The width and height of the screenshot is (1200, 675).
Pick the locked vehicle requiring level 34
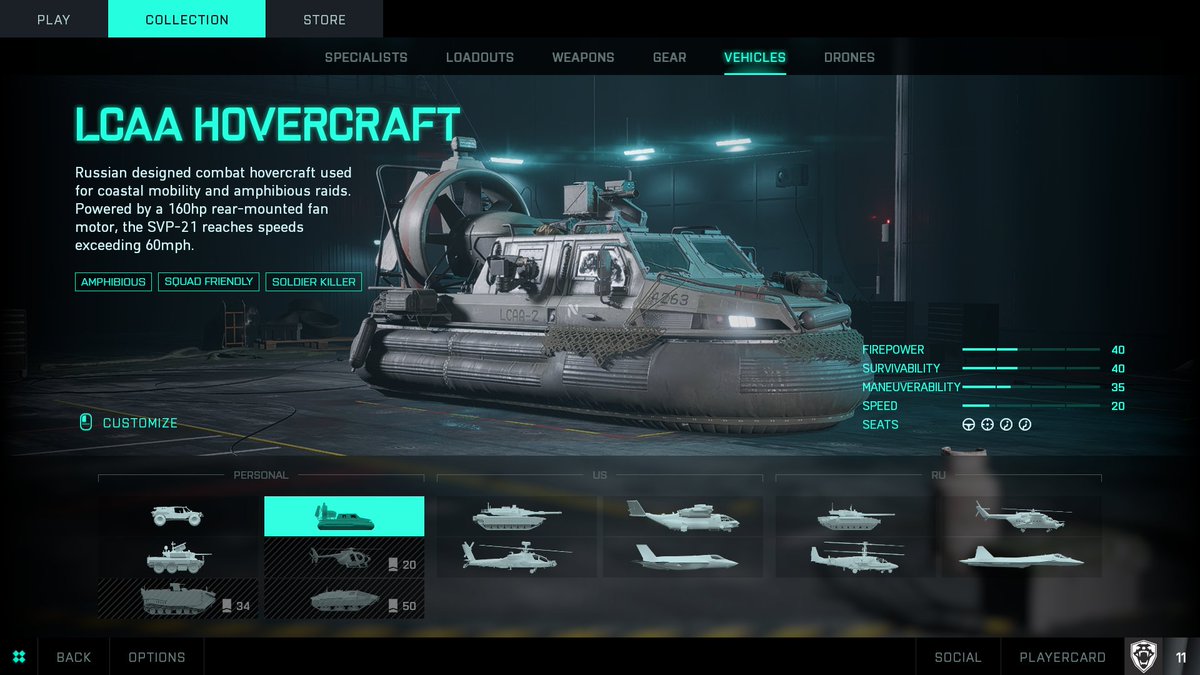(178, 599)
